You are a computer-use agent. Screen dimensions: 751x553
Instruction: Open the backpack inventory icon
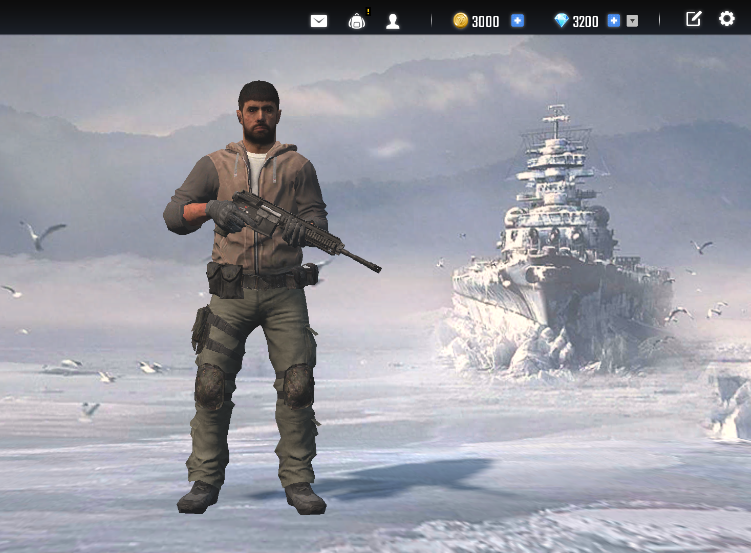coord(357,21)
